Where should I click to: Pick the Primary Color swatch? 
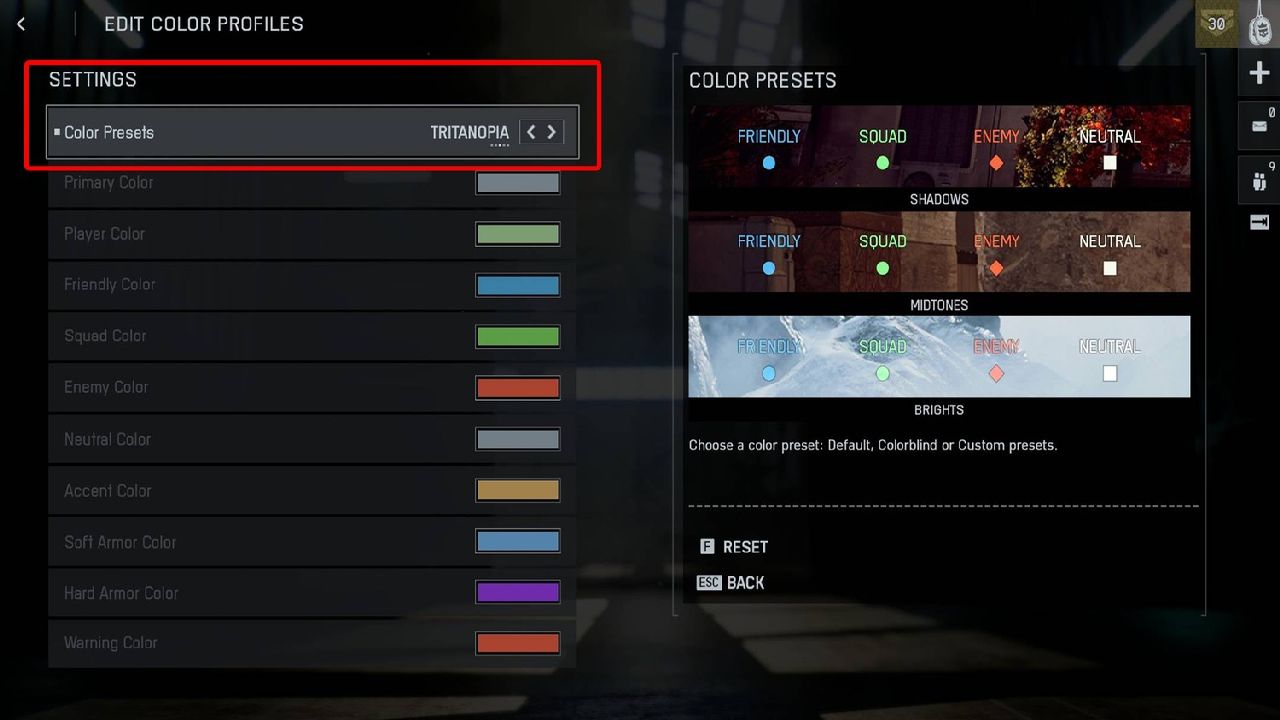[x=517, y=183]
